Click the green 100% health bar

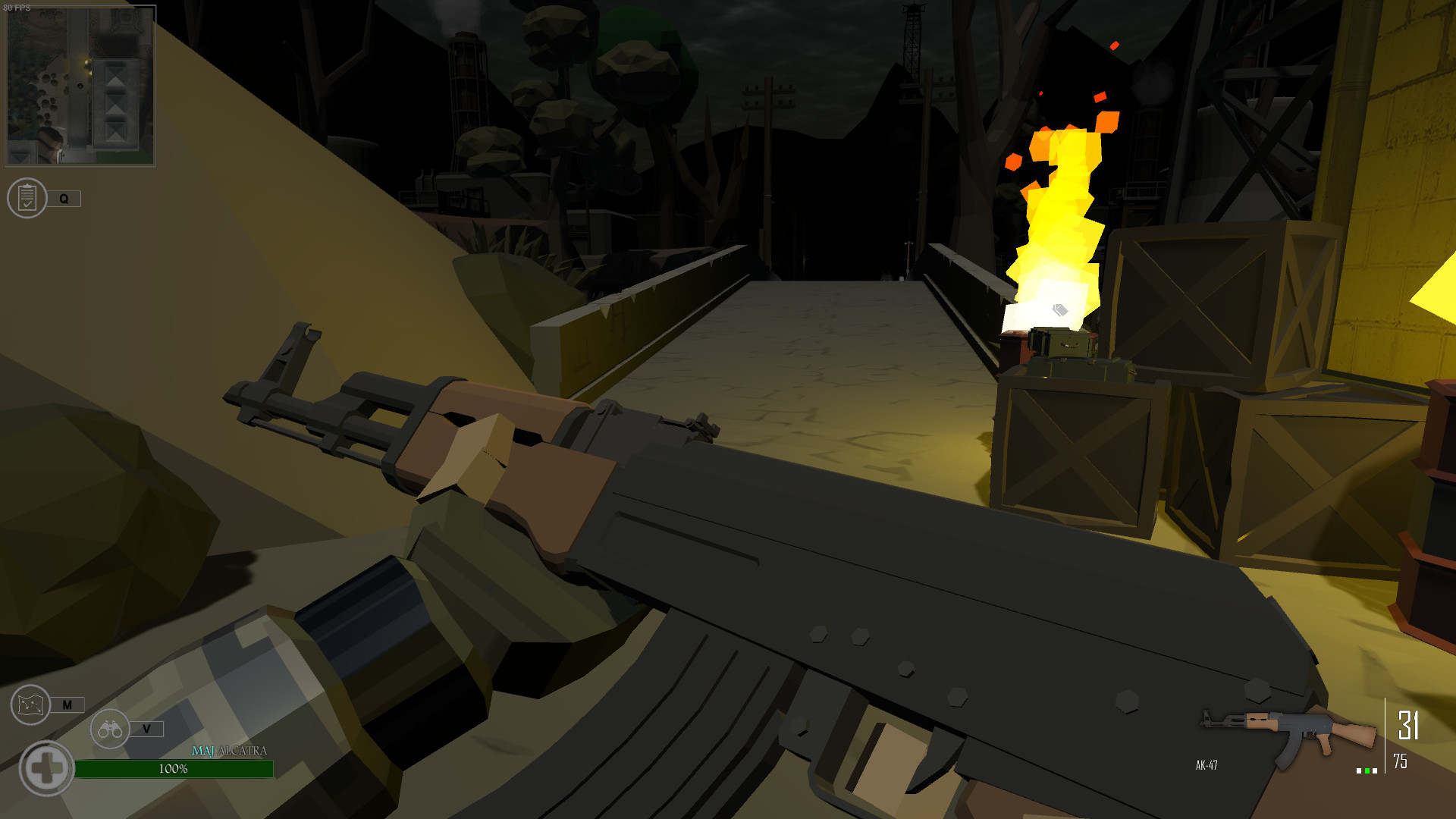pos(173,768)
